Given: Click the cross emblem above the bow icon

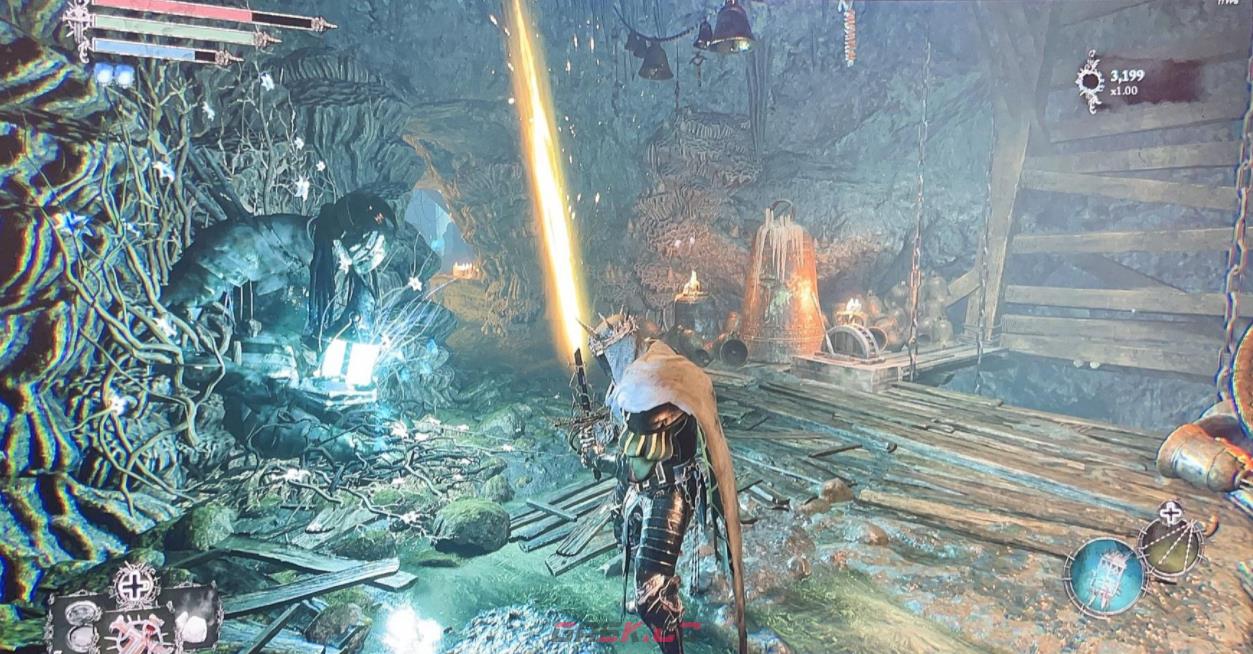Looking at the screenshot, I should click(1172, 514).
